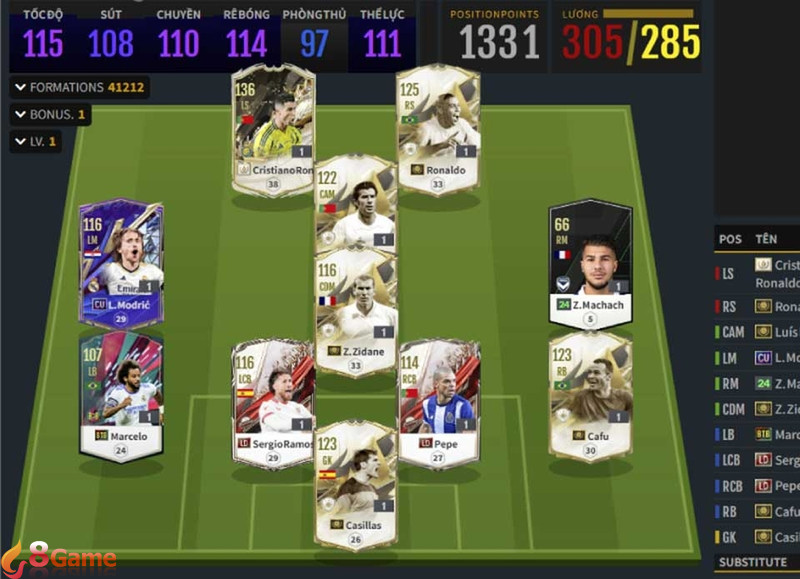The width and height of the screenshot is (800, 579).
Task: Choose the Casillas GK card
Action: [355, 482]
